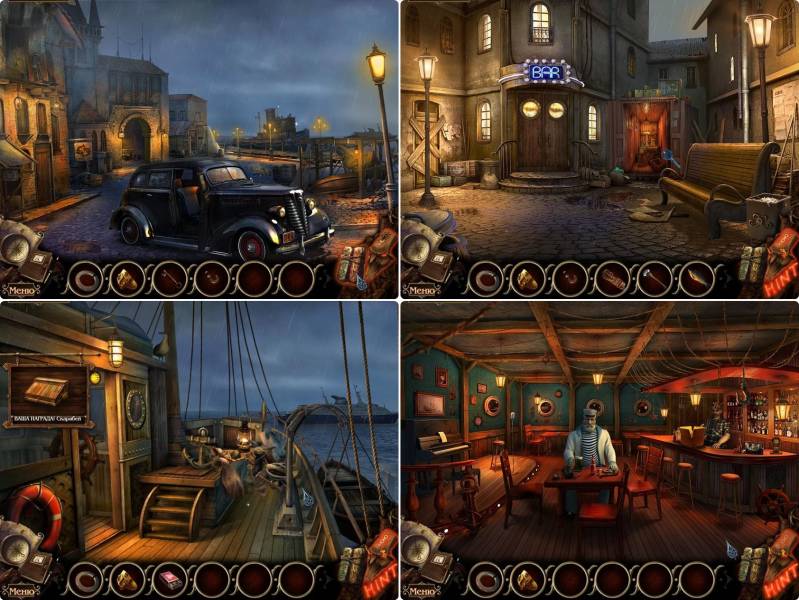This screenshot has width=799, height=600.
Task: Select the coiled ring item in bar interior inventory
Action: 486,579
